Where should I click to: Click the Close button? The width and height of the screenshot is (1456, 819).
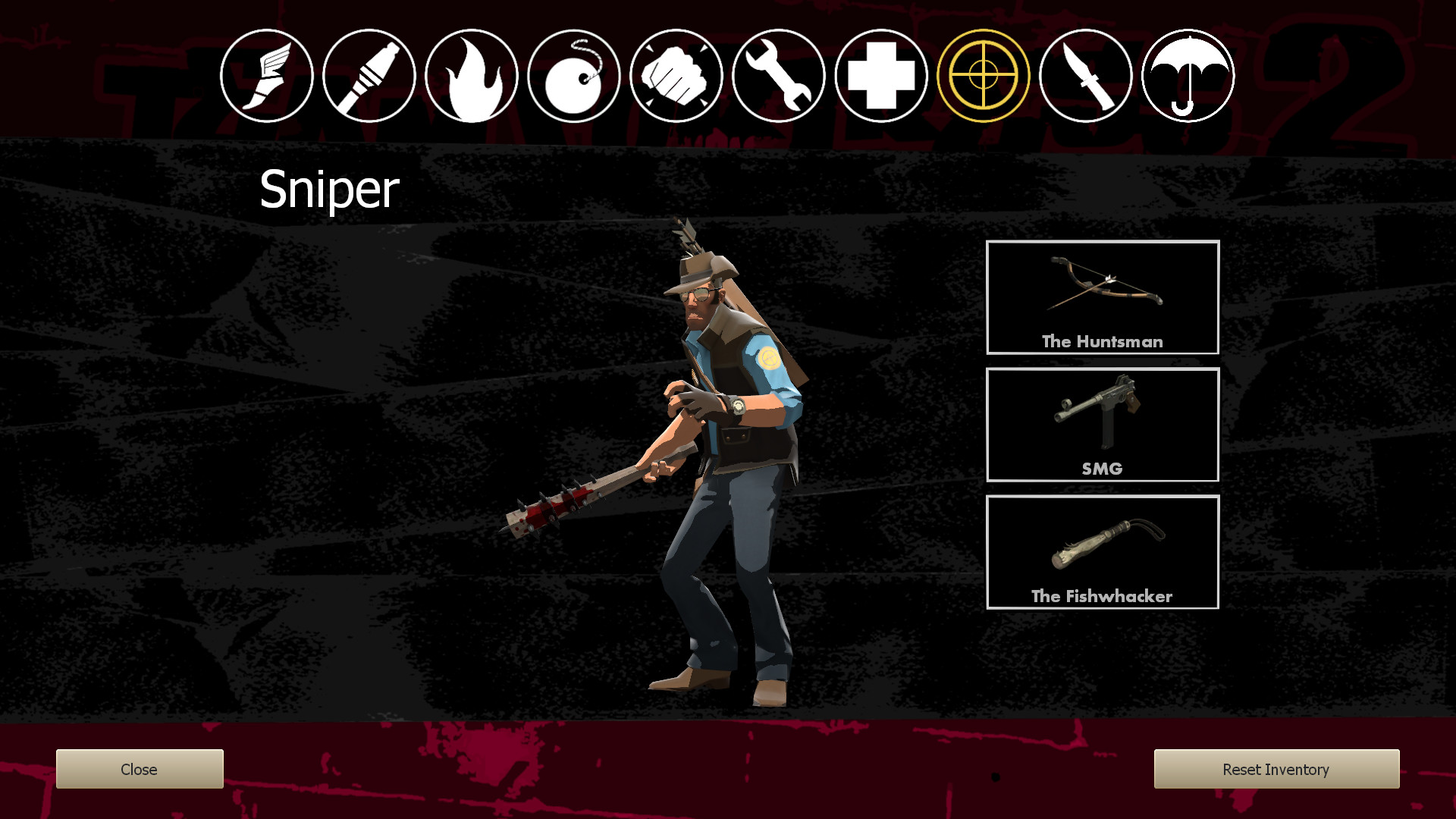(139, 769)
